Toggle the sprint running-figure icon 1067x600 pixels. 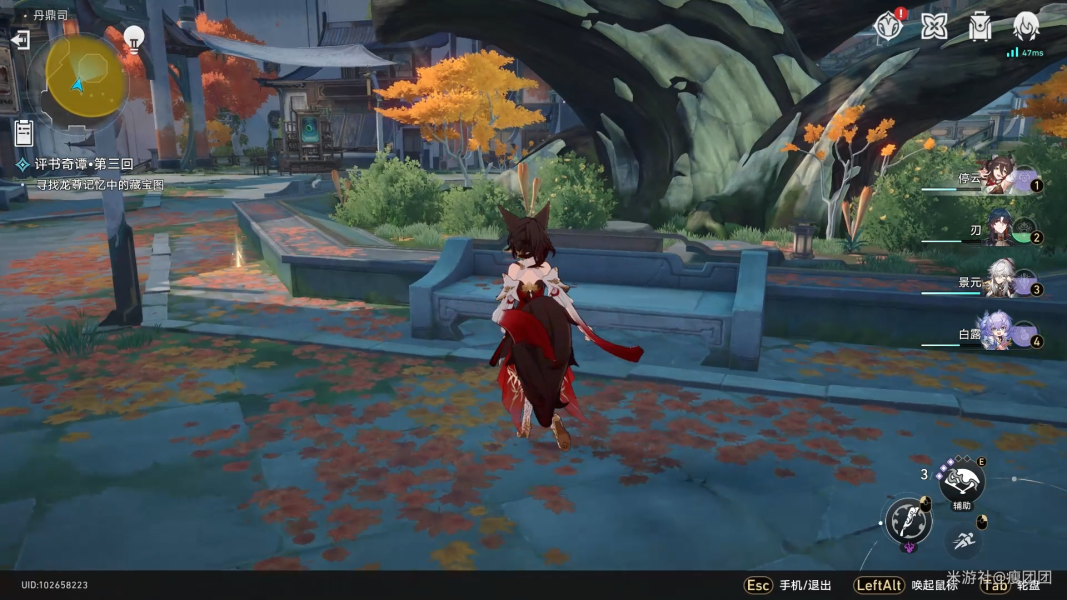[x=963, y=541]
